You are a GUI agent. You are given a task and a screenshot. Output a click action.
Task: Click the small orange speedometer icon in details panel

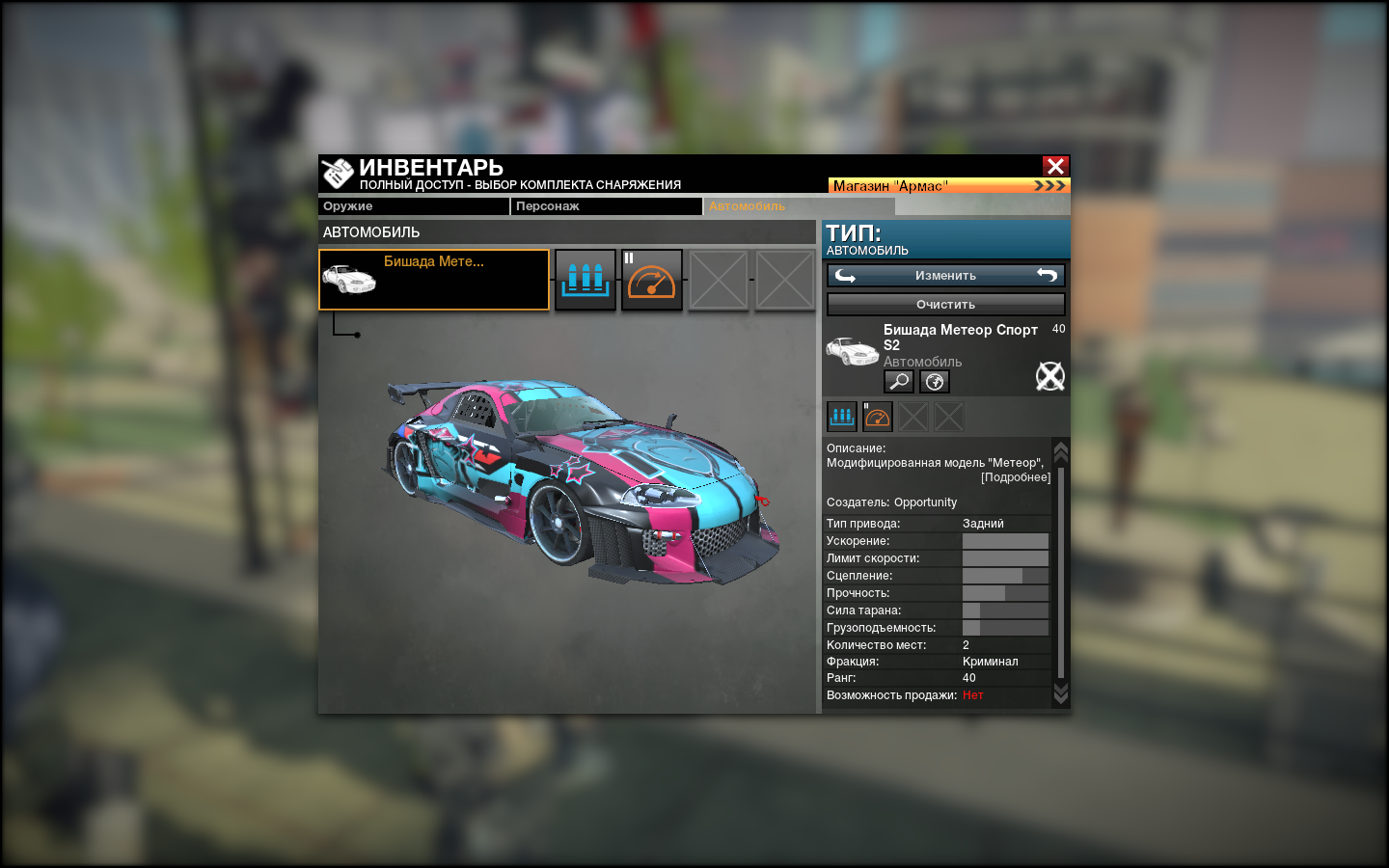[877, 417]
